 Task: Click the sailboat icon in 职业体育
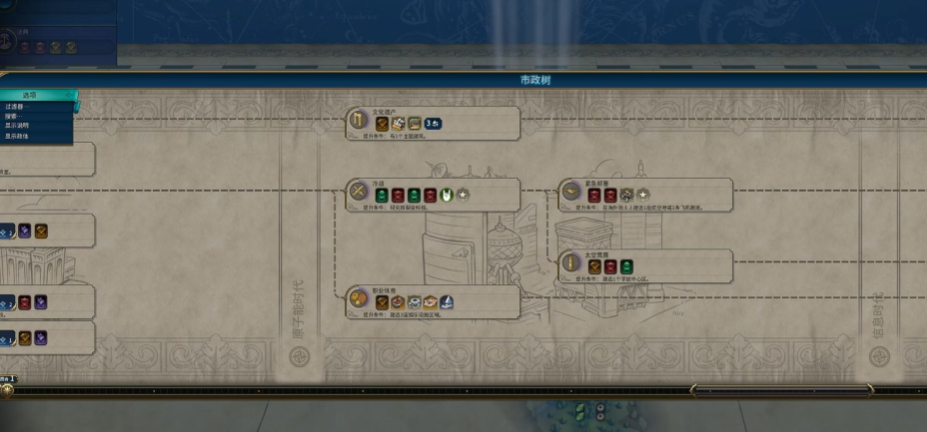point(446,301)
